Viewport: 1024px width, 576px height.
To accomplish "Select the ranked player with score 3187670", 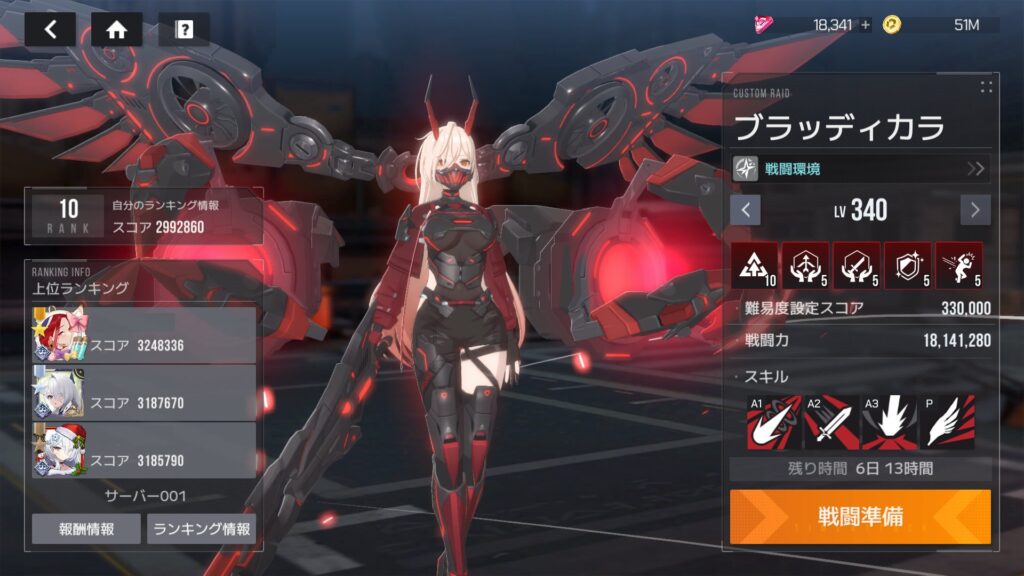I will tap(145, 393).
